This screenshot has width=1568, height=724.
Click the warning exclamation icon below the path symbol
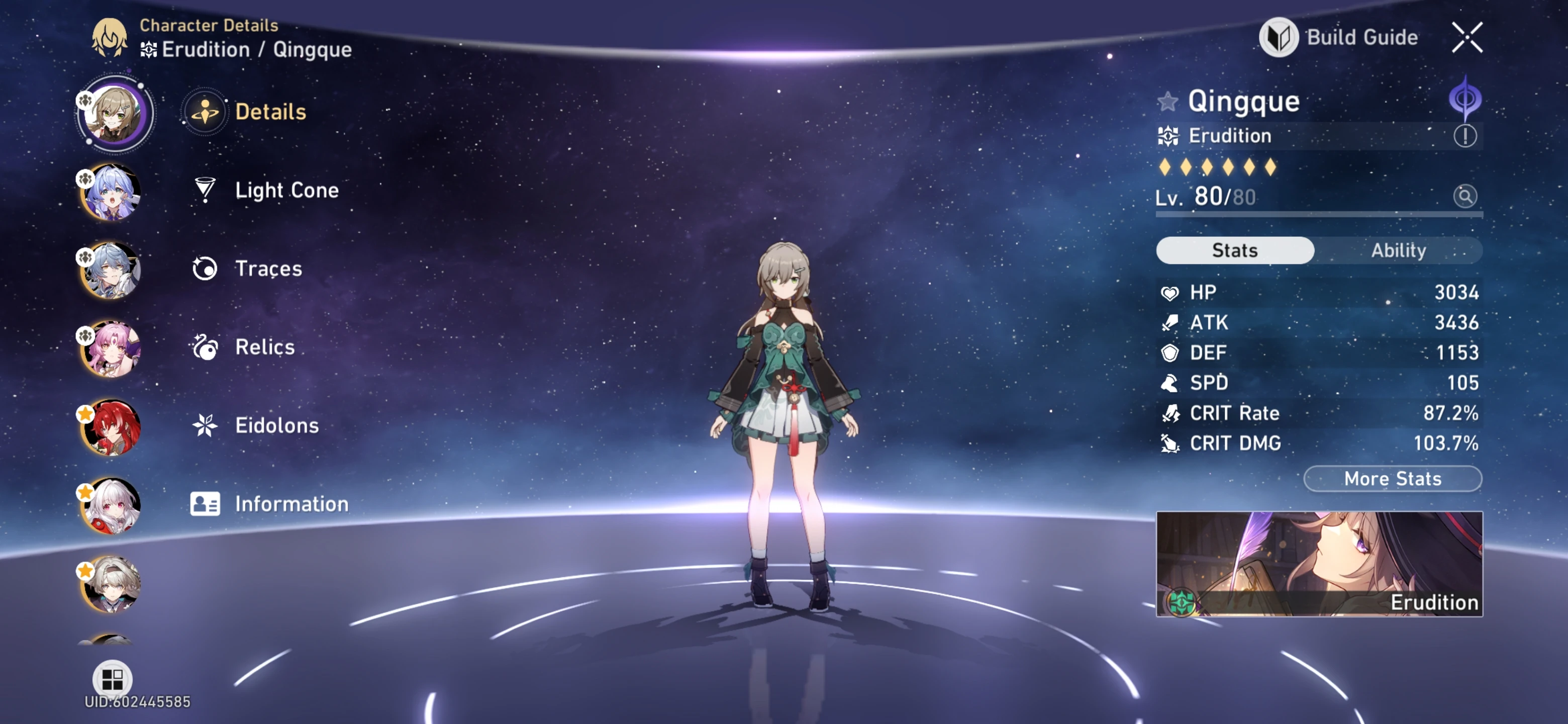[1465, 136]
